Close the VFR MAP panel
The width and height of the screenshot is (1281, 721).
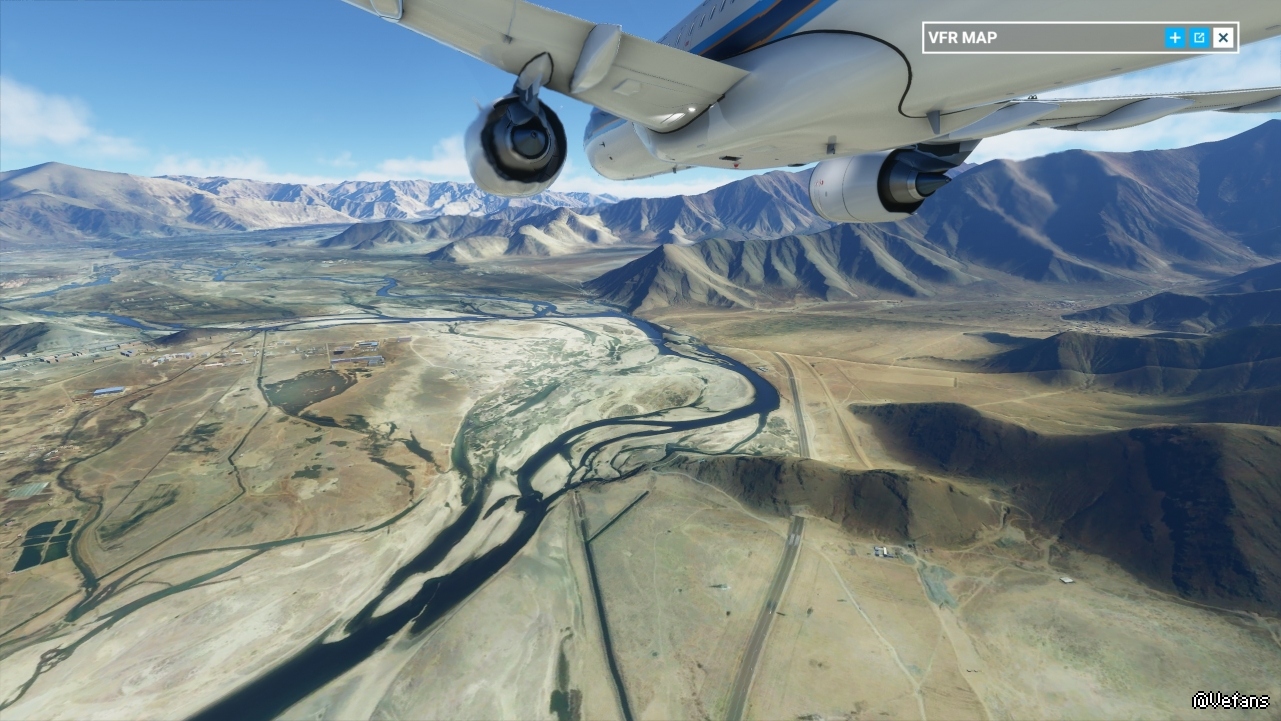(x=1223, y=38)
